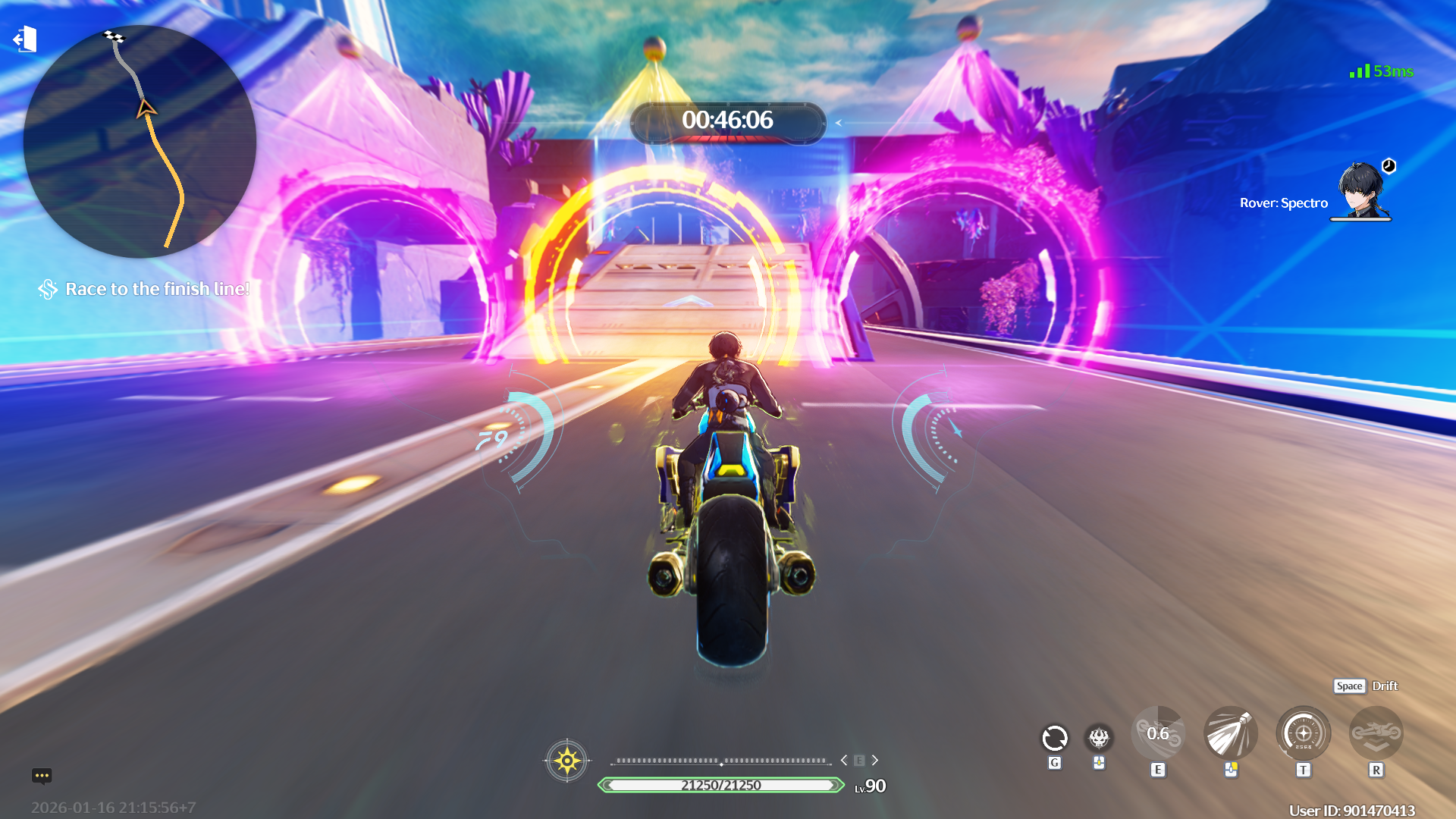Turn on the flashlight beam icon
This screenshot has width=1456, height=819.
pos(1230,733)
